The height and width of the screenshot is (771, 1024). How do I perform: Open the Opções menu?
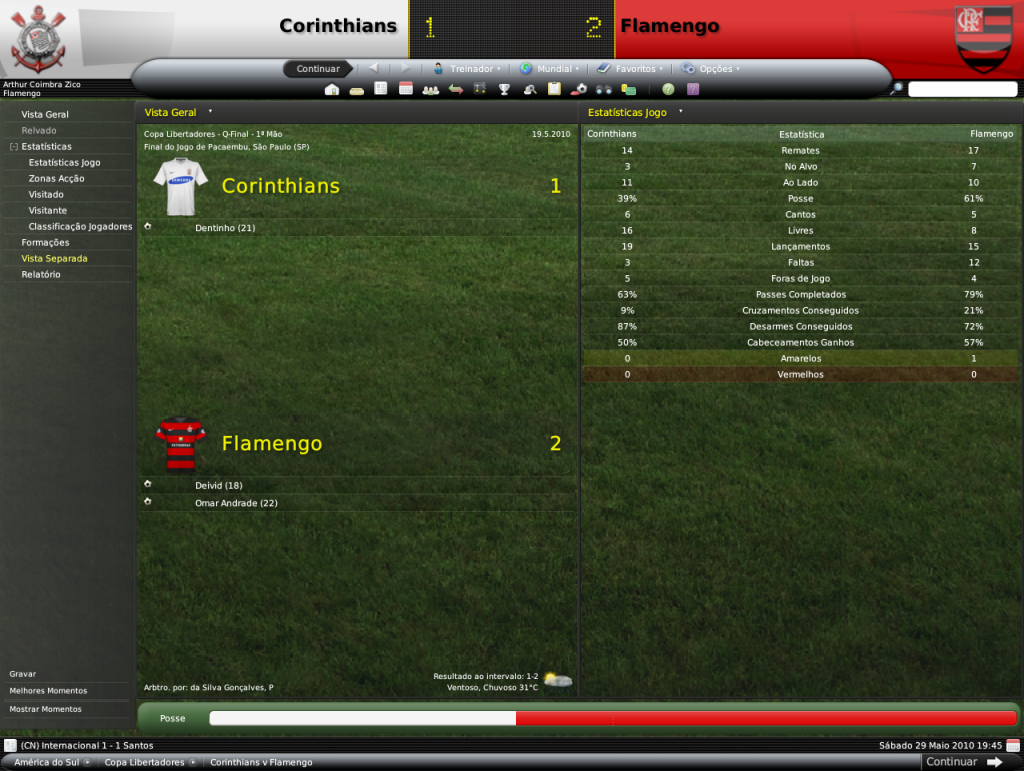click(x=711, y=69)
